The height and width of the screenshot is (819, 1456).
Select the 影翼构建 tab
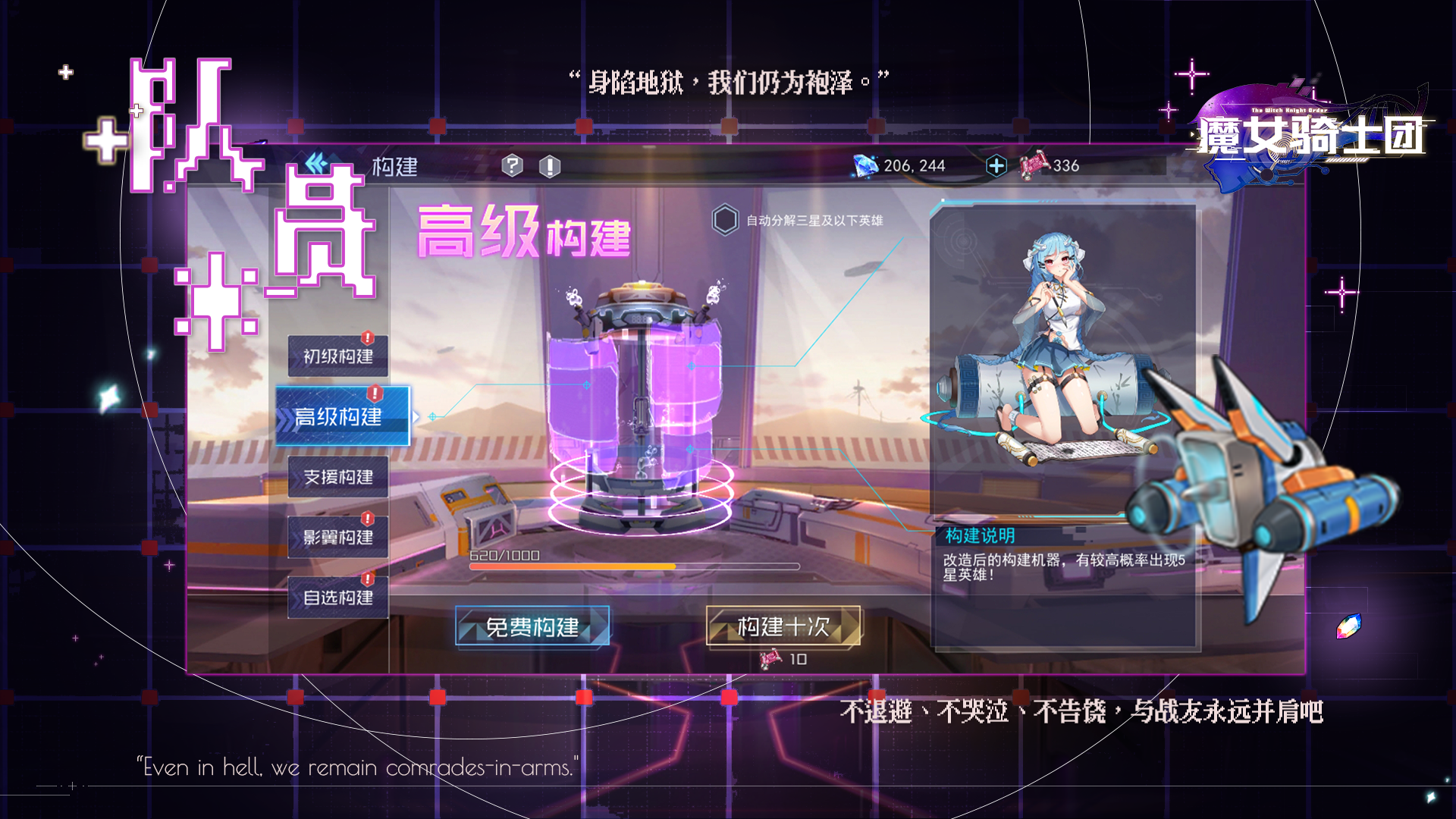tap(338, 536)
